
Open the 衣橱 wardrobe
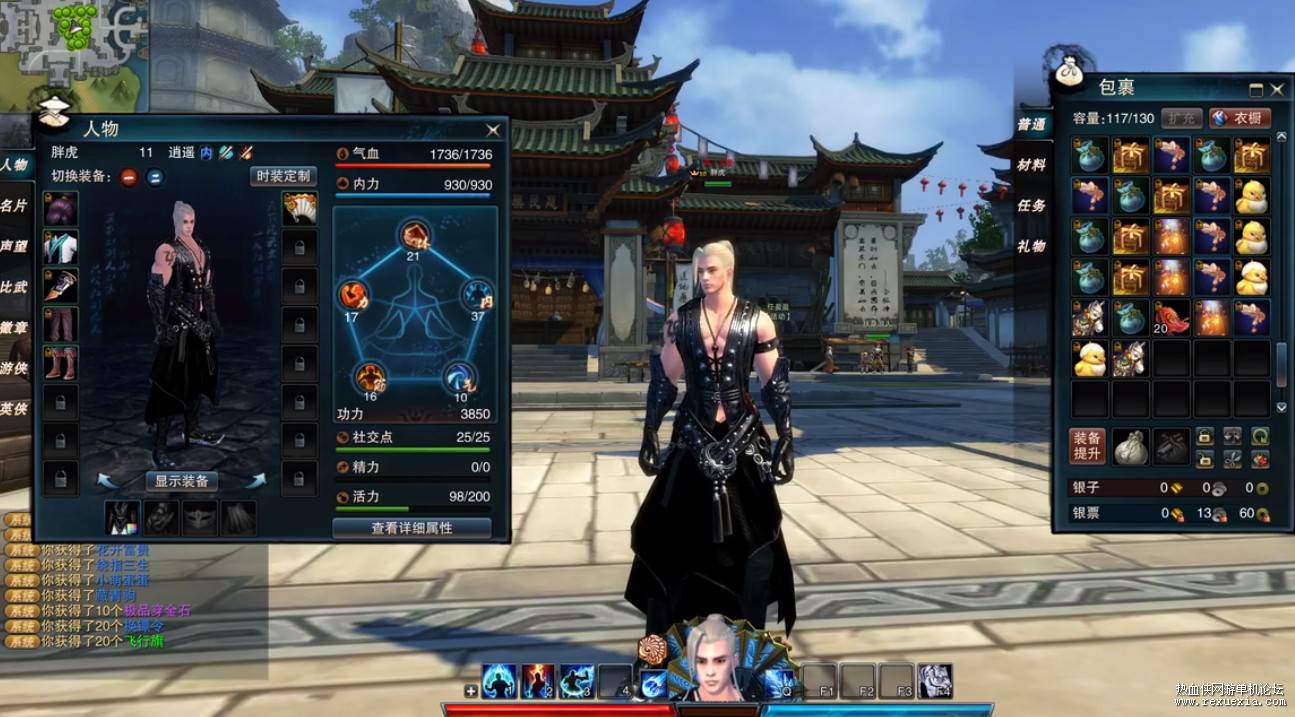[1240, 118]
